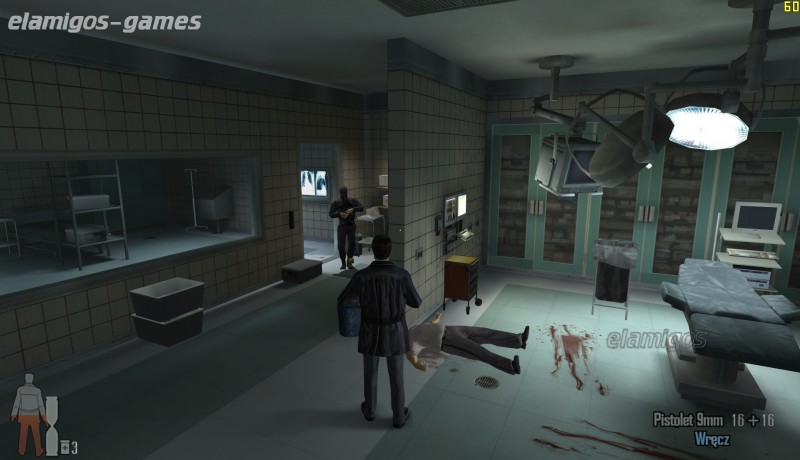Click the painkiller bottle icon
This screenshot has width=800, height=460.
[64, 447]
